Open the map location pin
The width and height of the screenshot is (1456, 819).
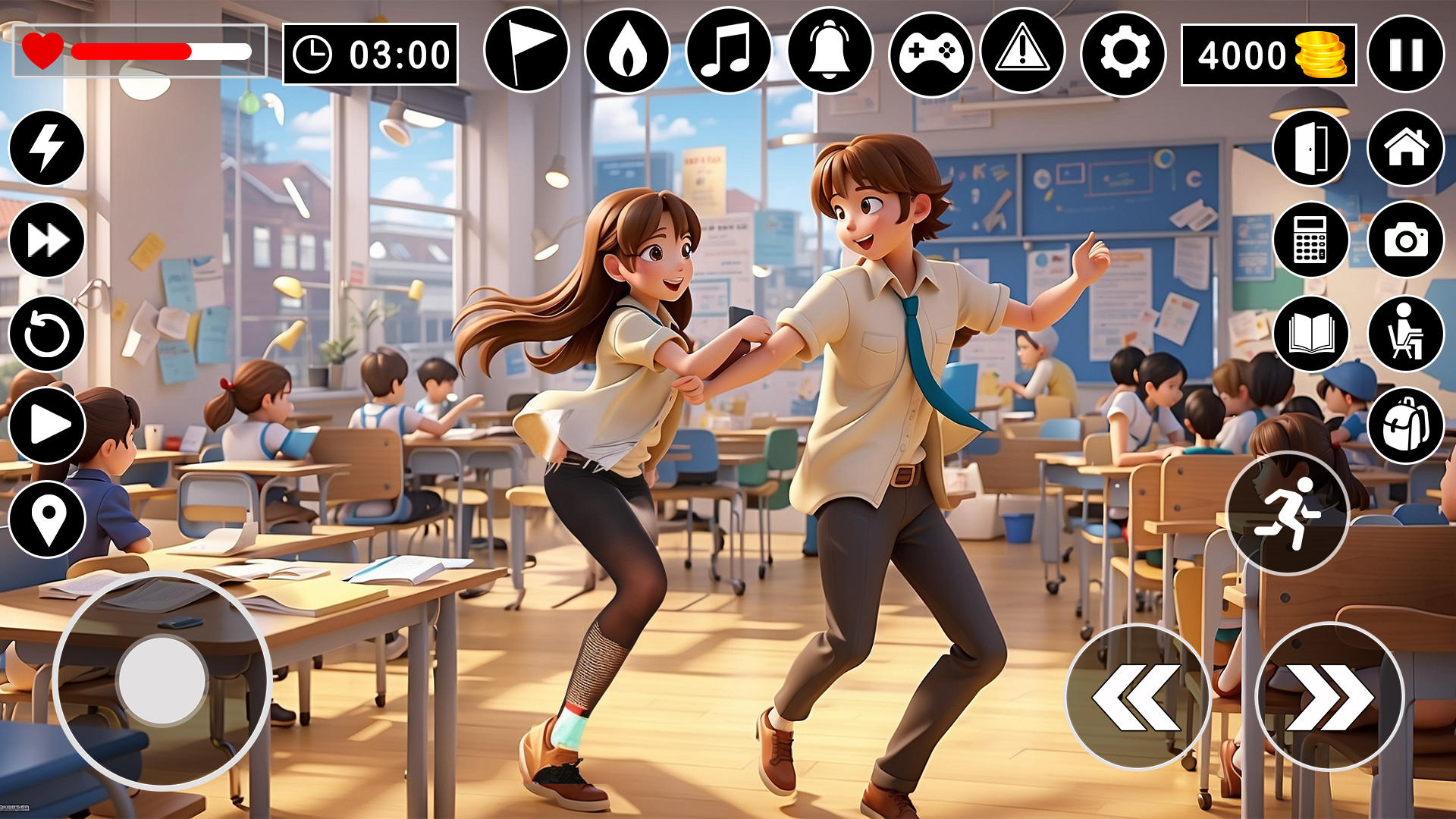coord(47,516)
